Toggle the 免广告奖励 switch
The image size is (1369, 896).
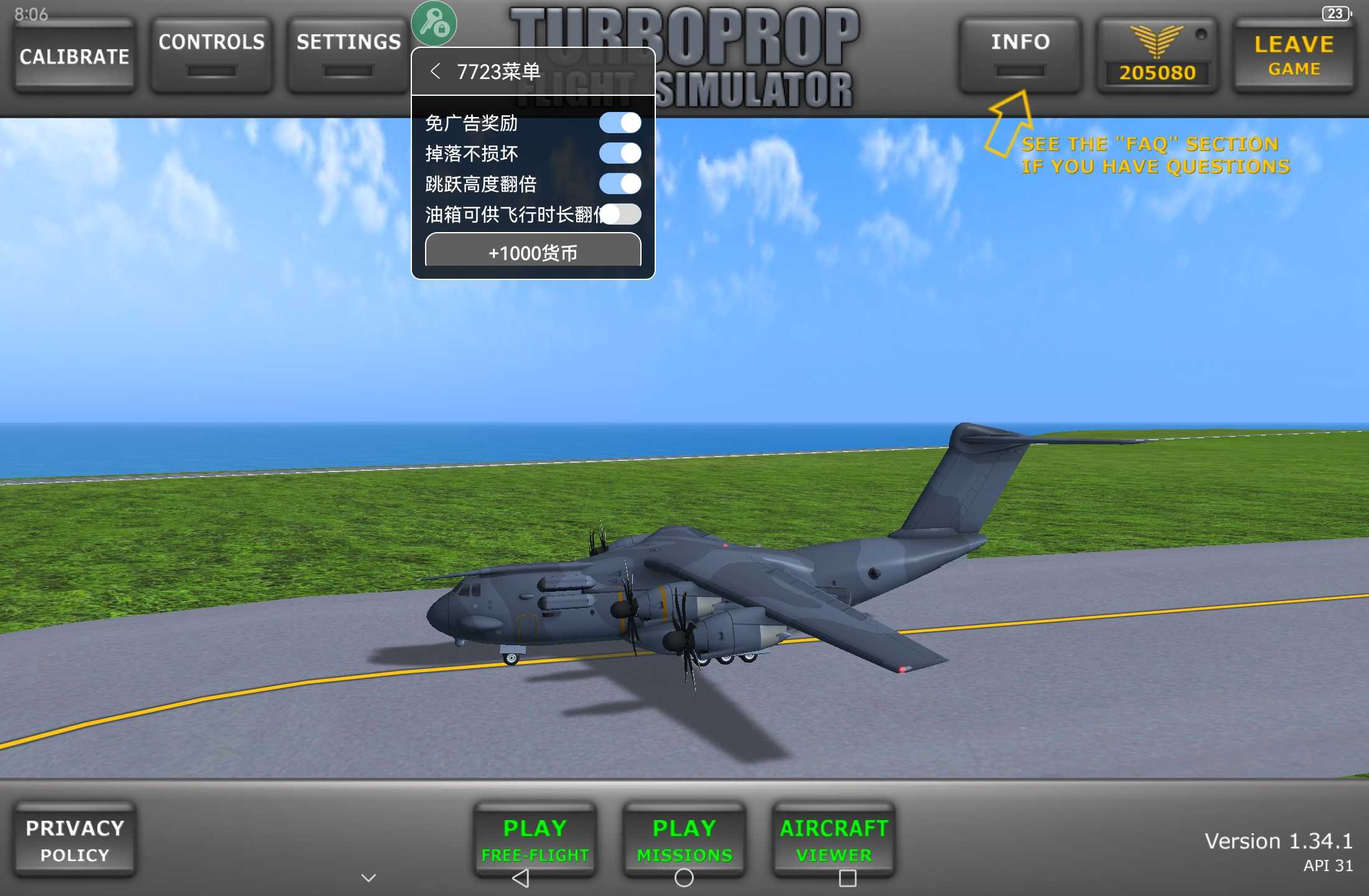click(x=620, y=123)
